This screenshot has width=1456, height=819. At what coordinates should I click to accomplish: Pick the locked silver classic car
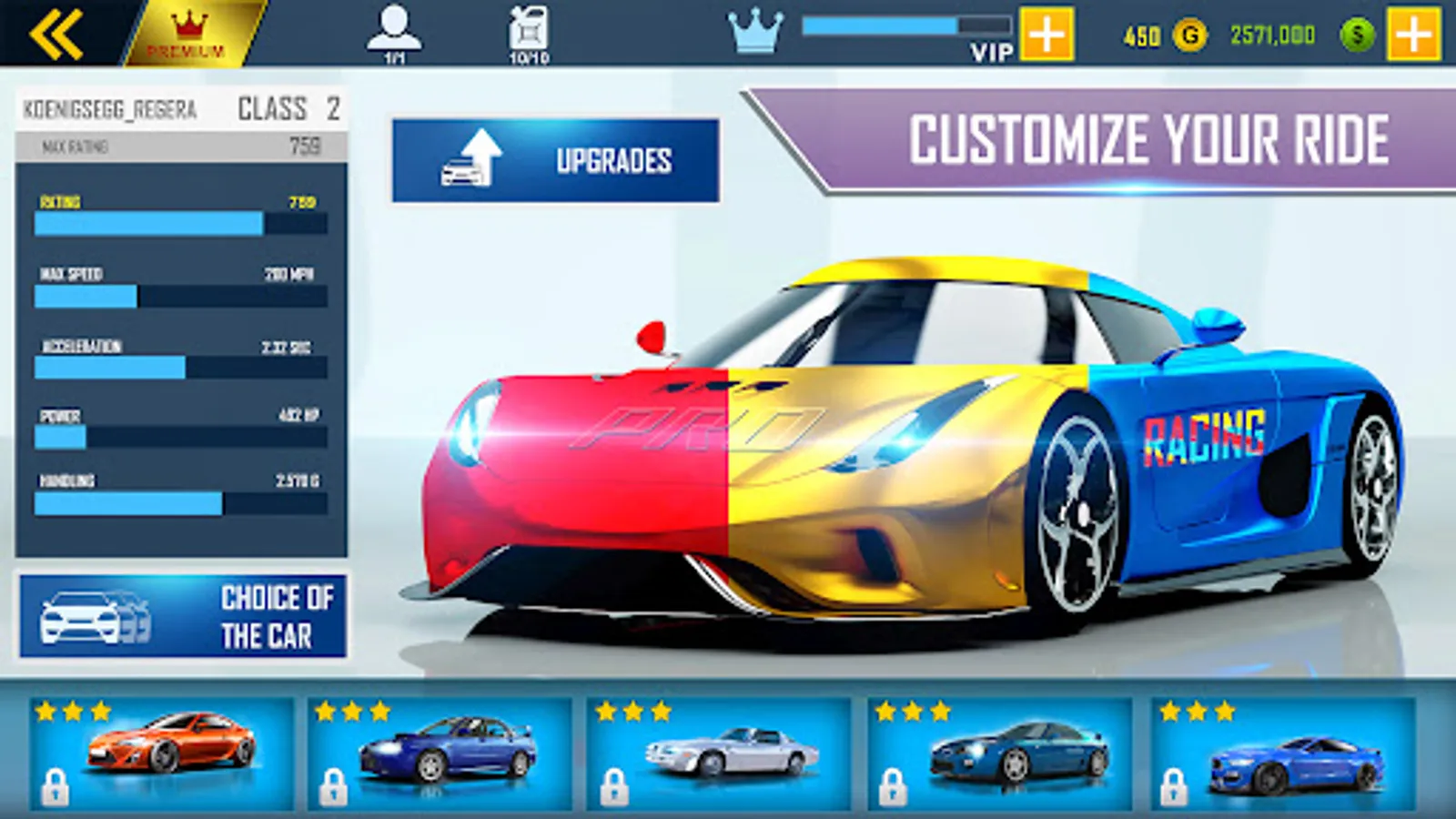click(x=719, y=753)
